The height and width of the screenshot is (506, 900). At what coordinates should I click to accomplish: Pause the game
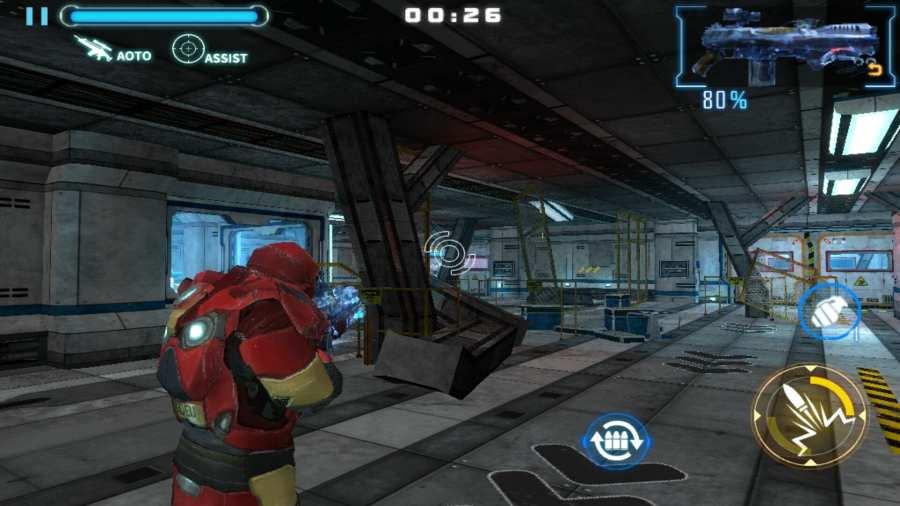click(x=37, y=16)
